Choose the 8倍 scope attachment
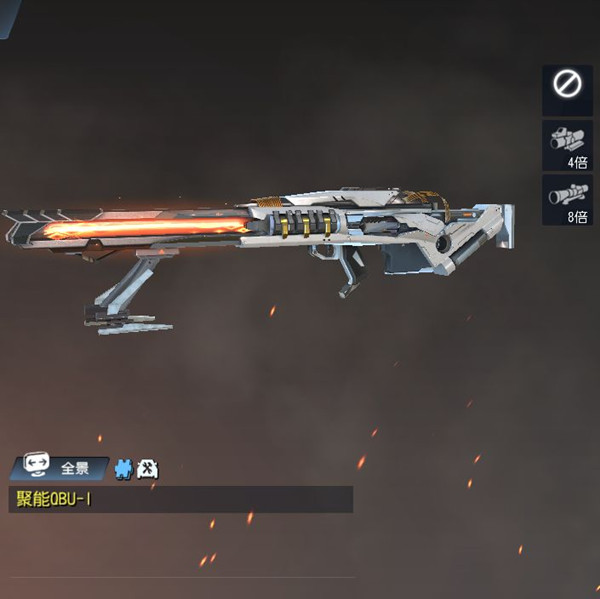Image resolution: width=600 pixels, height=599 pixels. coord(567,199)
